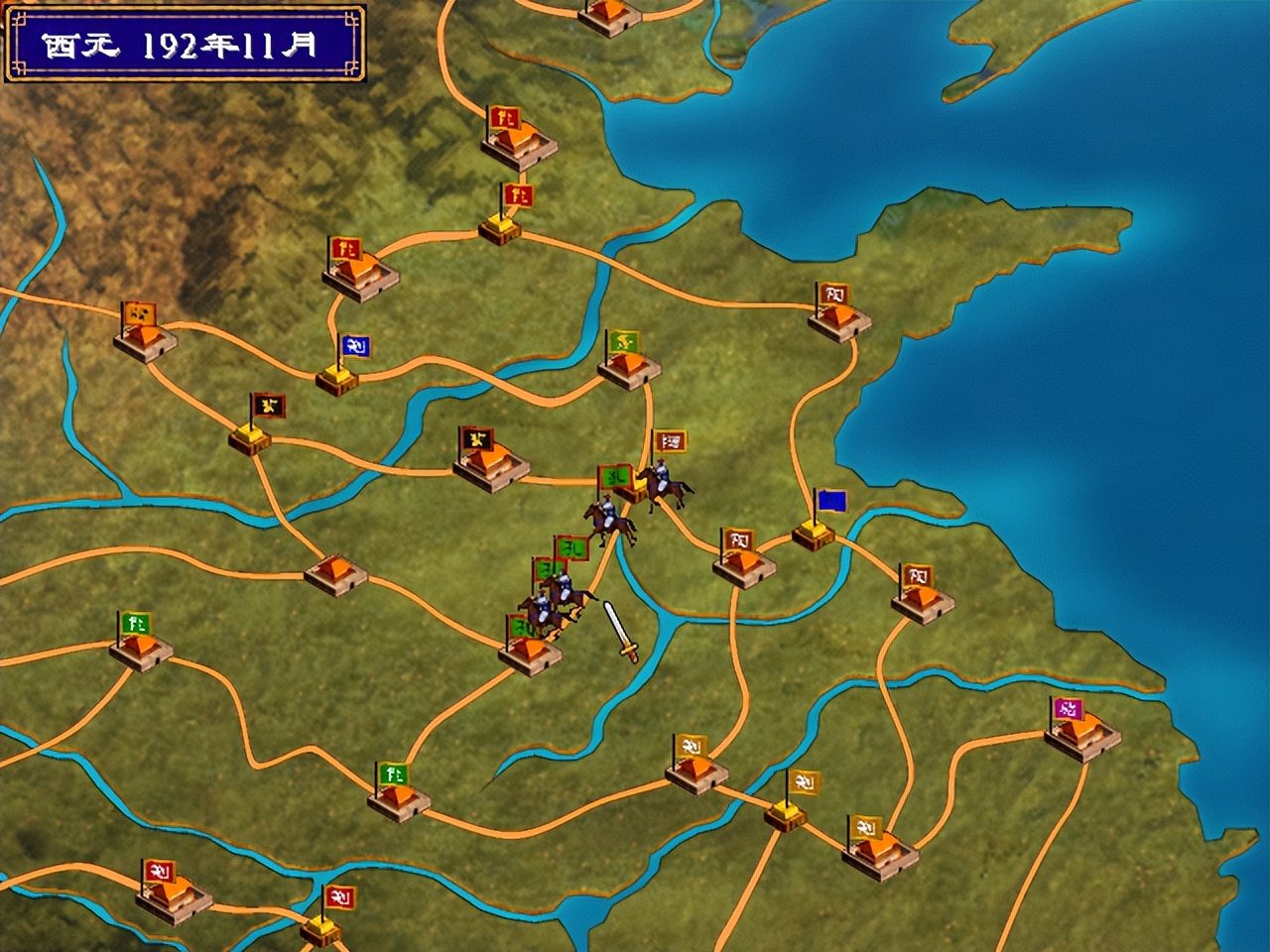Viewport: 1270px width, 952px height.
Task: Select the cavalry unit carrying the brown banner
Action: (x=663, y=483)
